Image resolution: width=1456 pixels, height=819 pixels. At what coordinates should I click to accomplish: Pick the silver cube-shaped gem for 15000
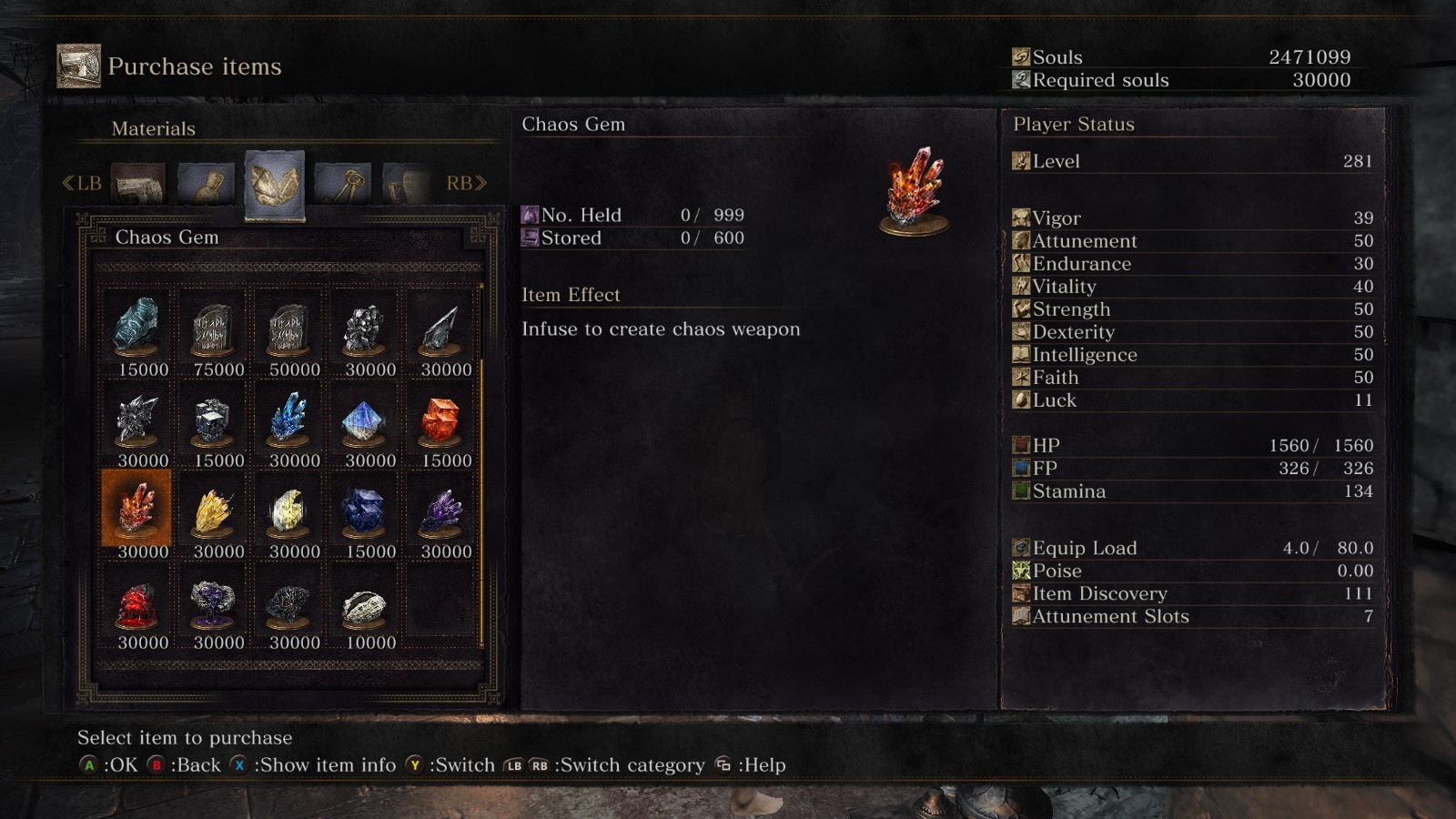(213, 420)
